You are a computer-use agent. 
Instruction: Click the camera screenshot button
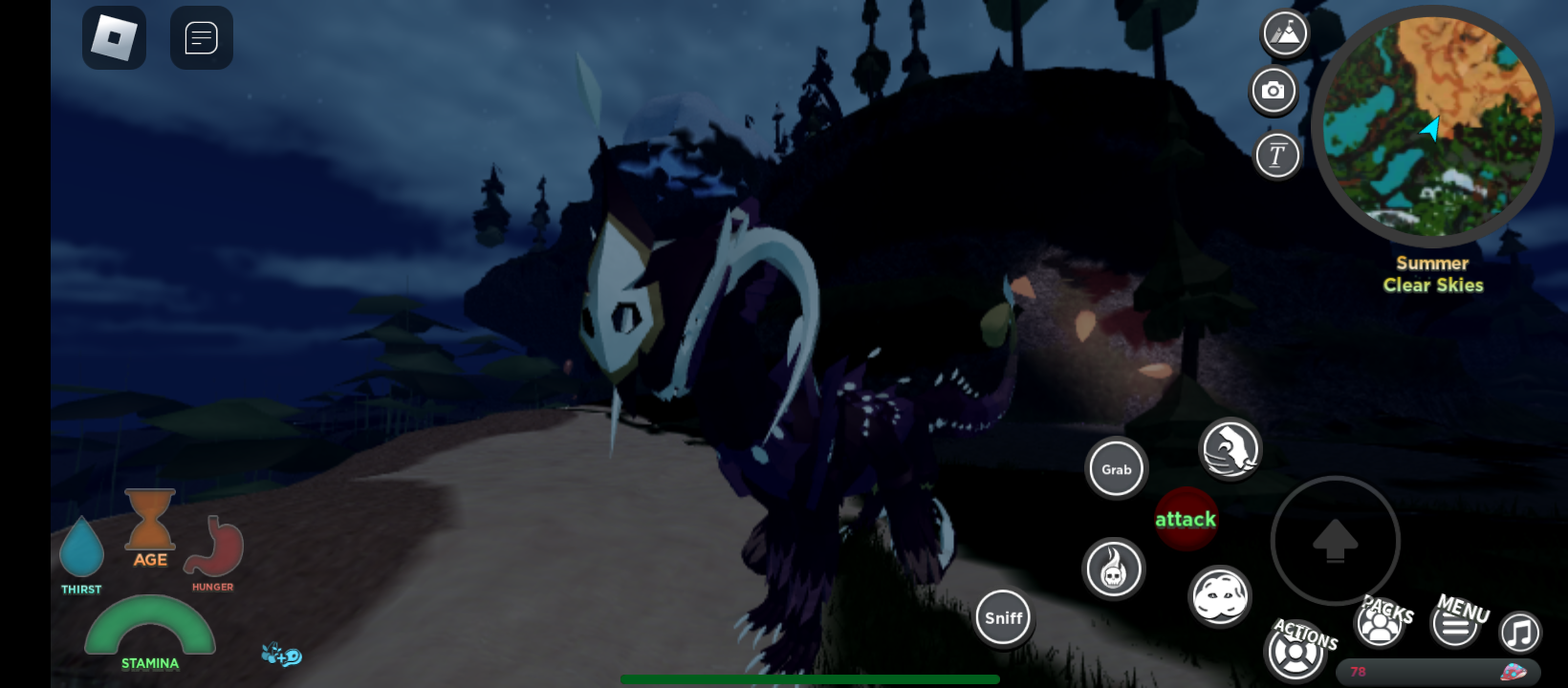point(1274,91)
